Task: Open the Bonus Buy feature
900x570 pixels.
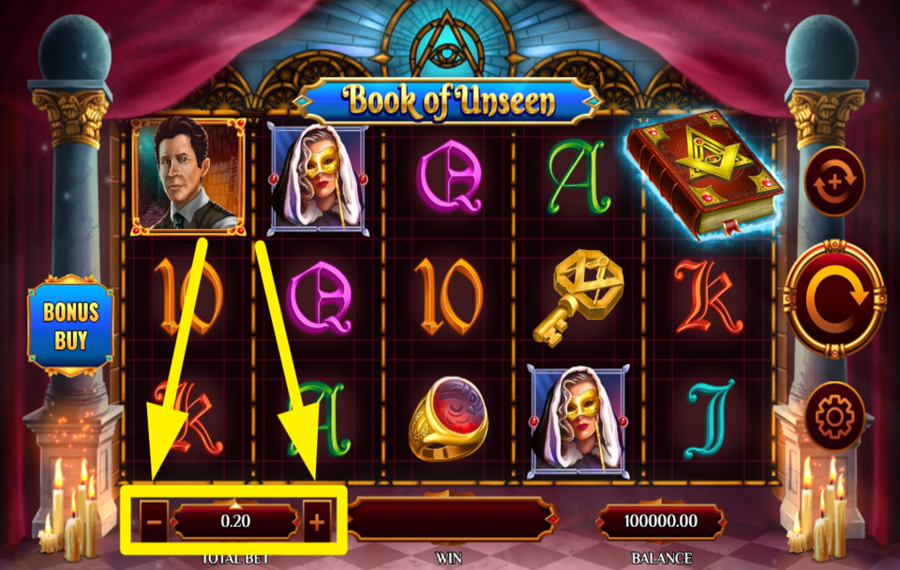Action: pyautogui.click(x=70, y=325)
